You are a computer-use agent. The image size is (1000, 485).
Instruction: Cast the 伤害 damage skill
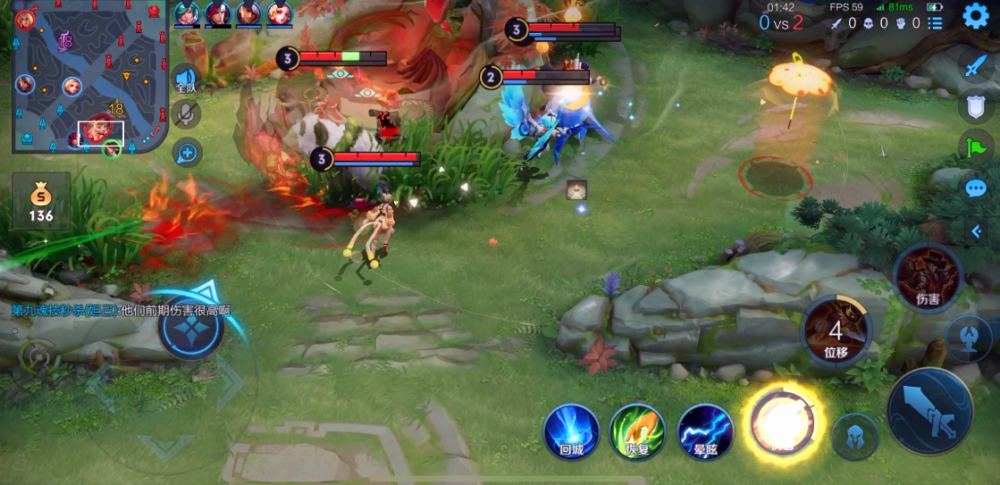coord(926,277)
